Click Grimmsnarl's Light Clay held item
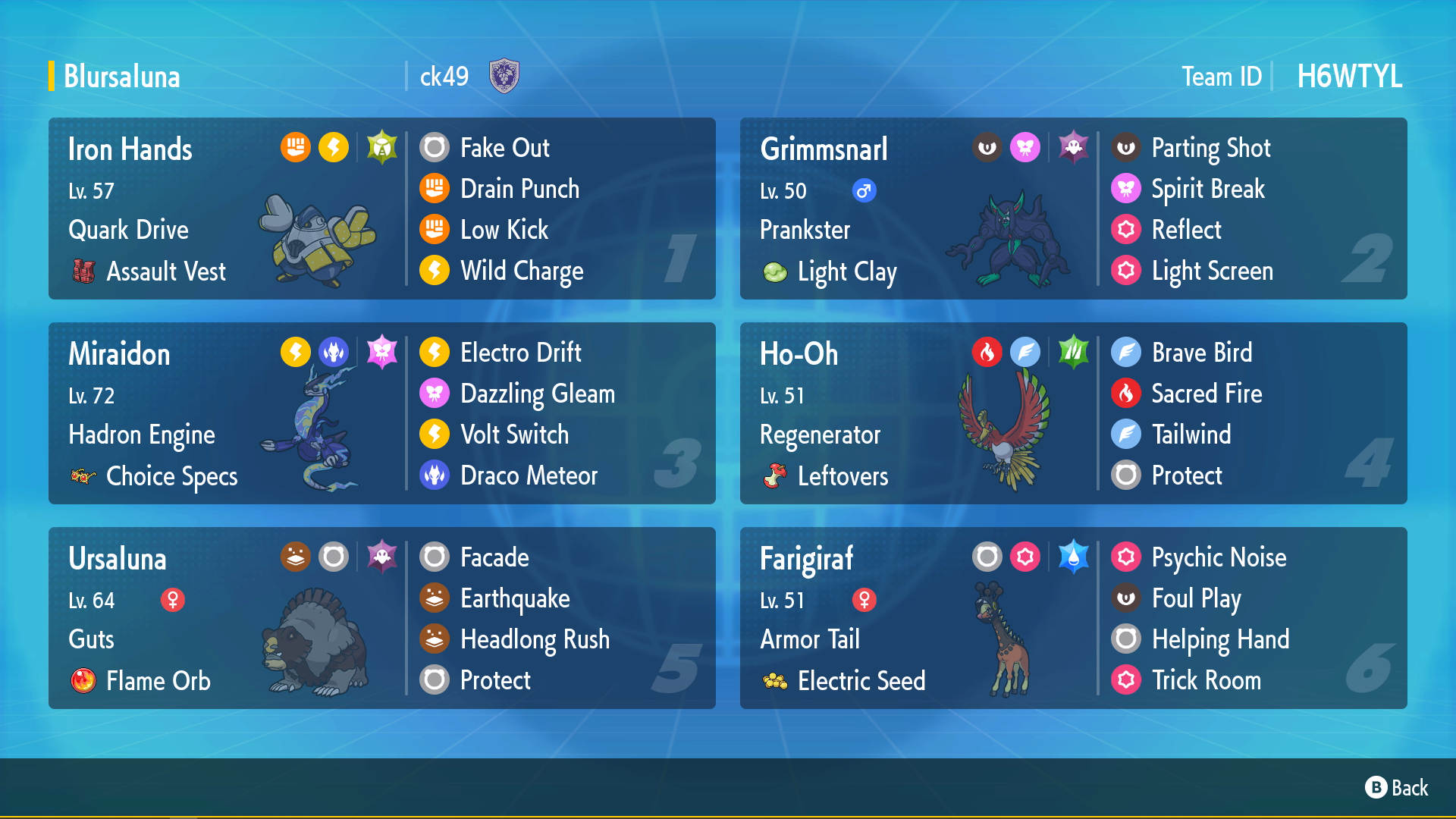The image size is (1456, 819). (846, 271)
